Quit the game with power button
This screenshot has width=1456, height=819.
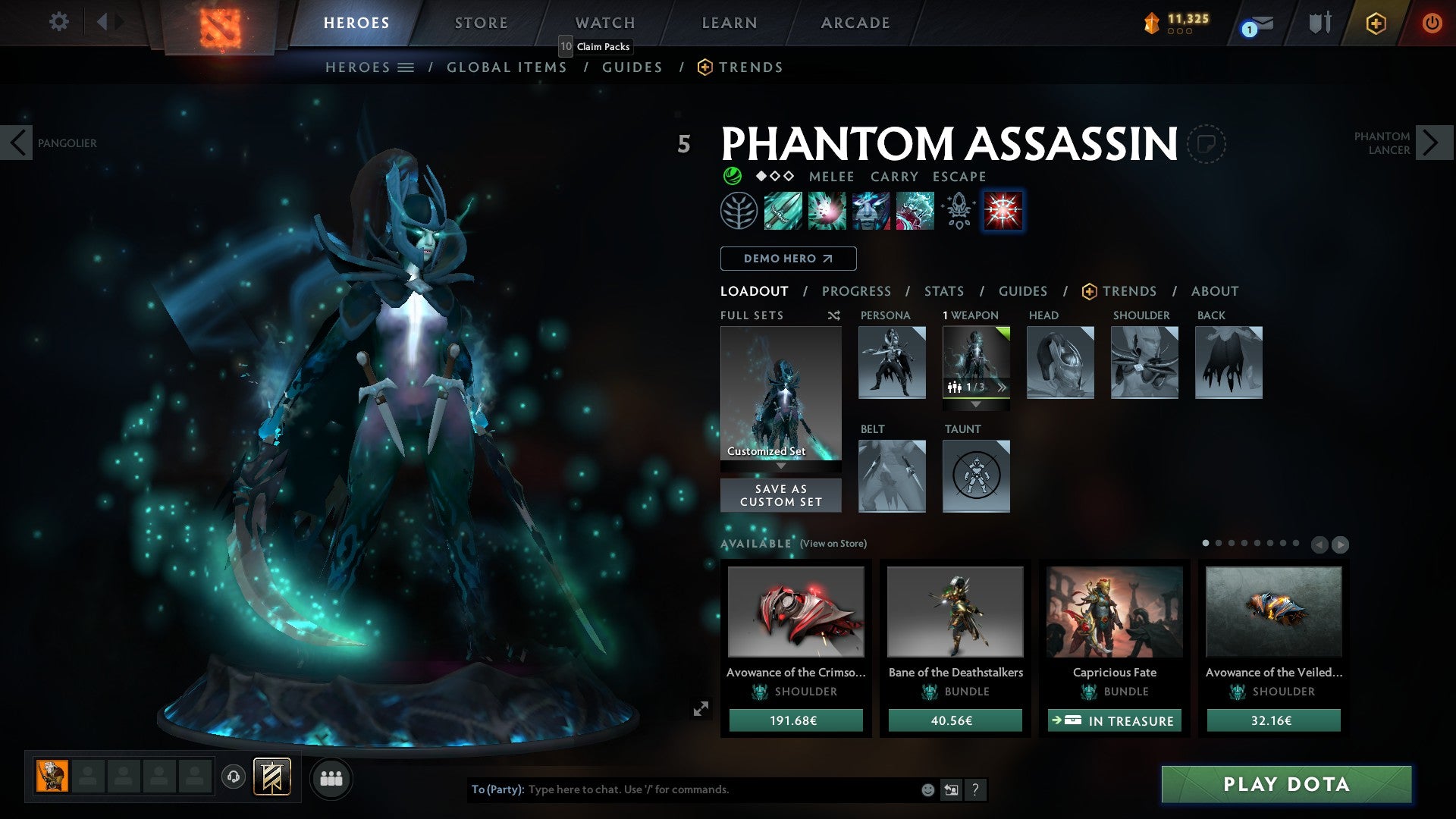pyautogui.click(x=1431, y=24)
